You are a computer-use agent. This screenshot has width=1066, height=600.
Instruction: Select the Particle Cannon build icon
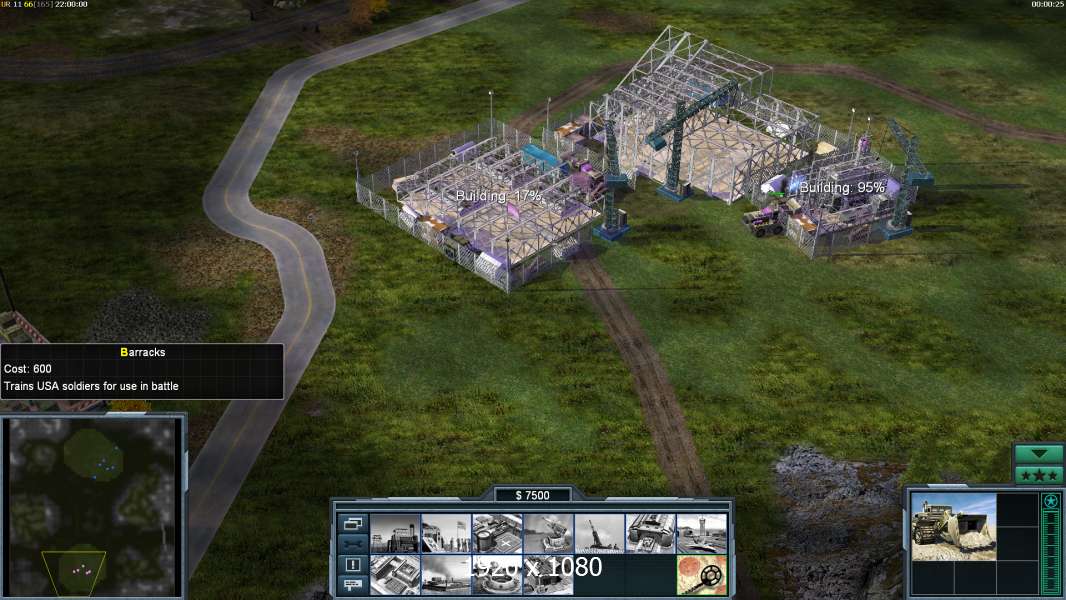tap(496, 575)
